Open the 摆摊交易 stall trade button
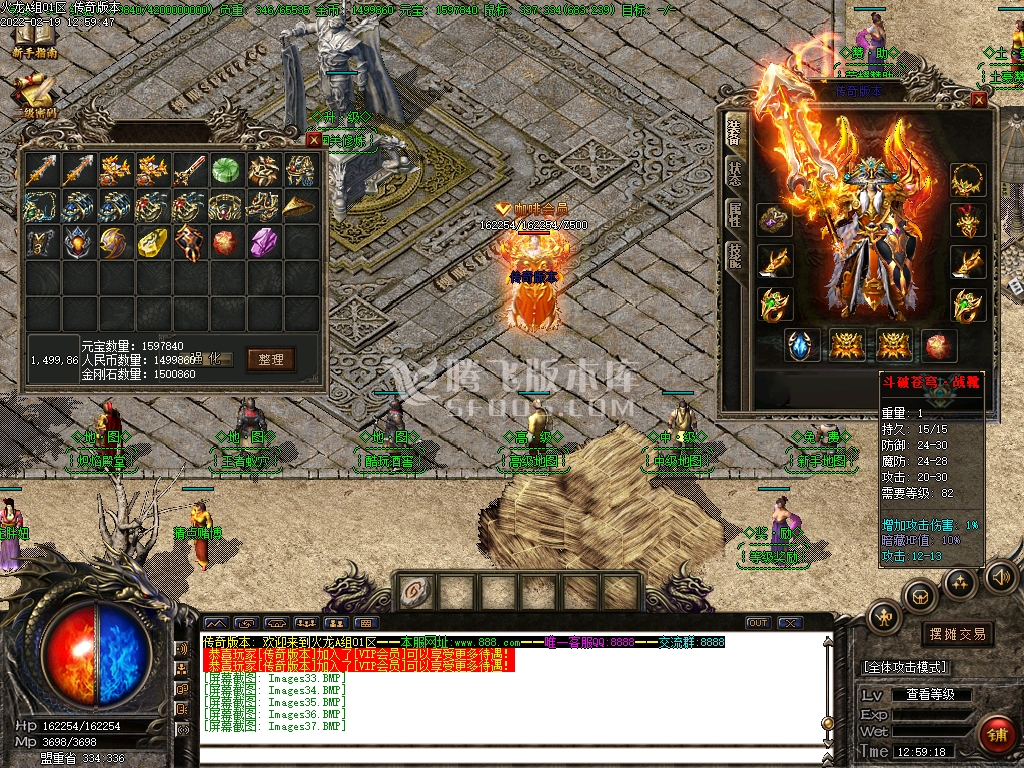Viewport: 1024px width, 768px height. [957, 634]
